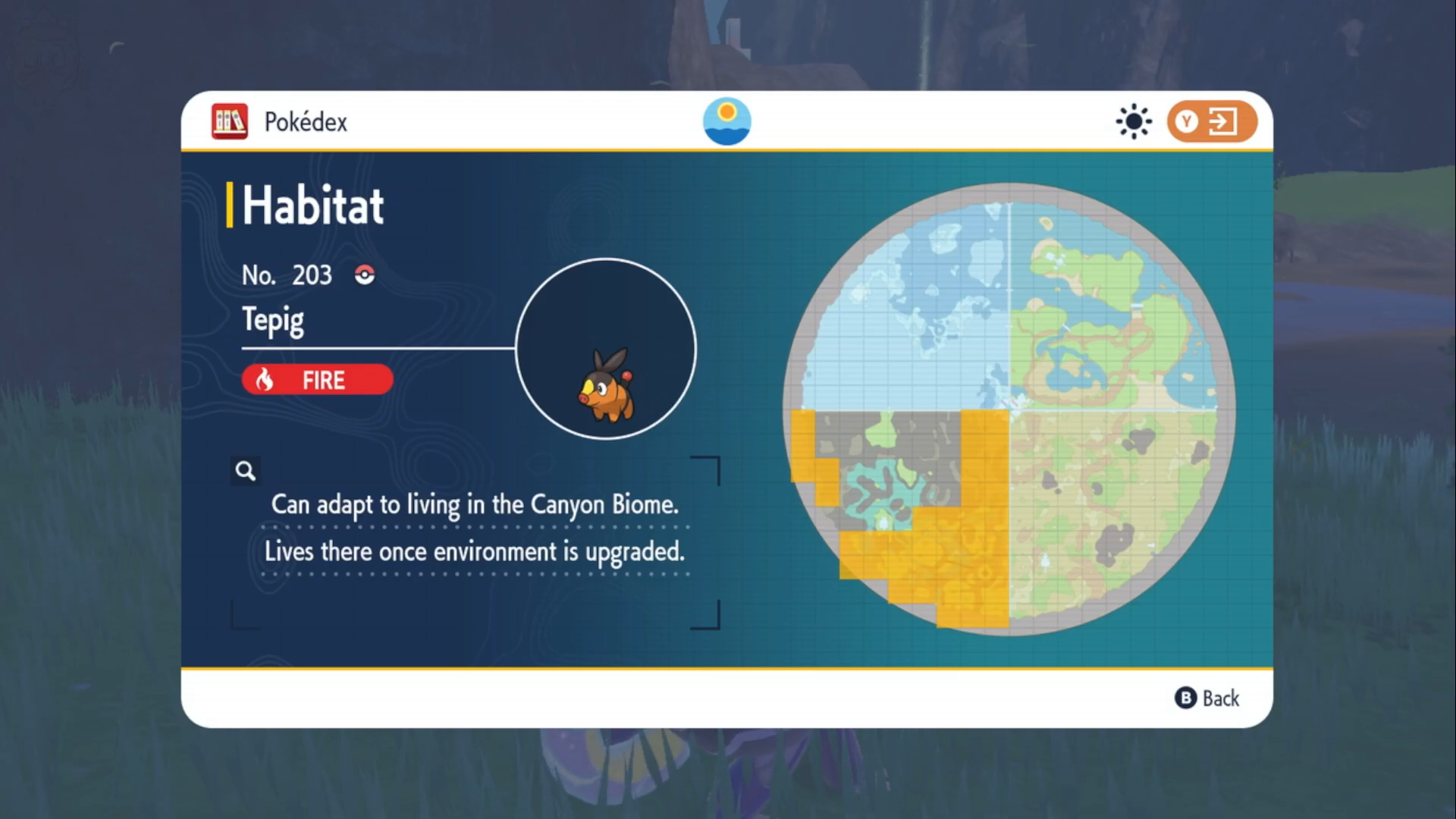The width and height of the screenshot is (1456, 819).
Task: Toggle the sun daytime icon
Action: (x=1133, y=121)
